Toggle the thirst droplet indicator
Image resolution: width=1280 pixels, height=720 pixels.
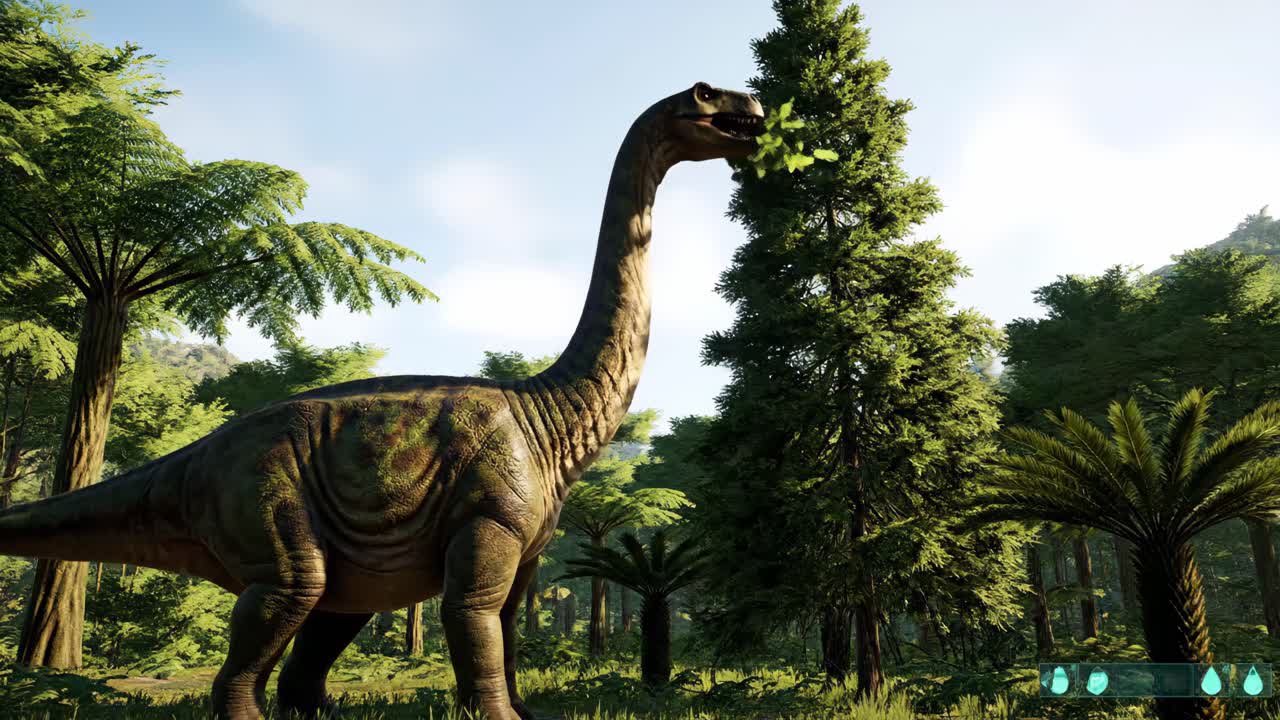(1210, 681)
